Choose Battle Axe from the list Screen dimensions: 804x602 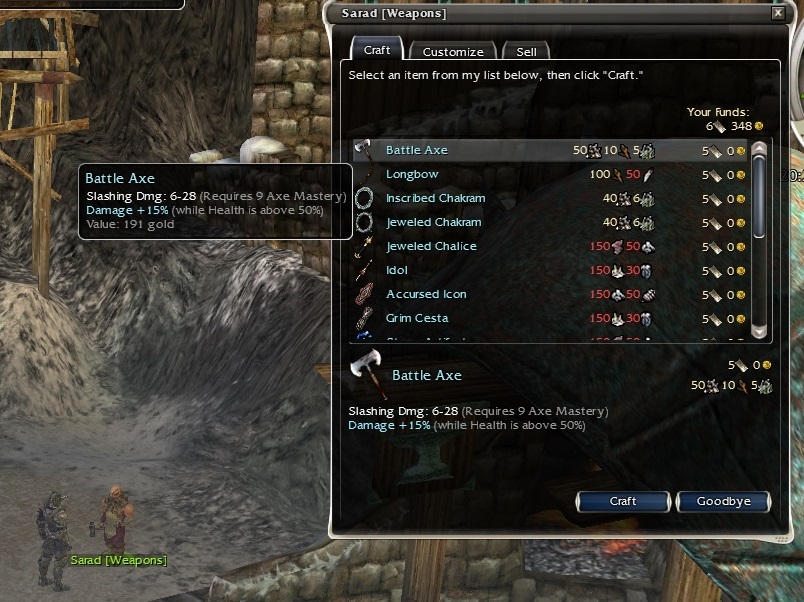(417, 150)
